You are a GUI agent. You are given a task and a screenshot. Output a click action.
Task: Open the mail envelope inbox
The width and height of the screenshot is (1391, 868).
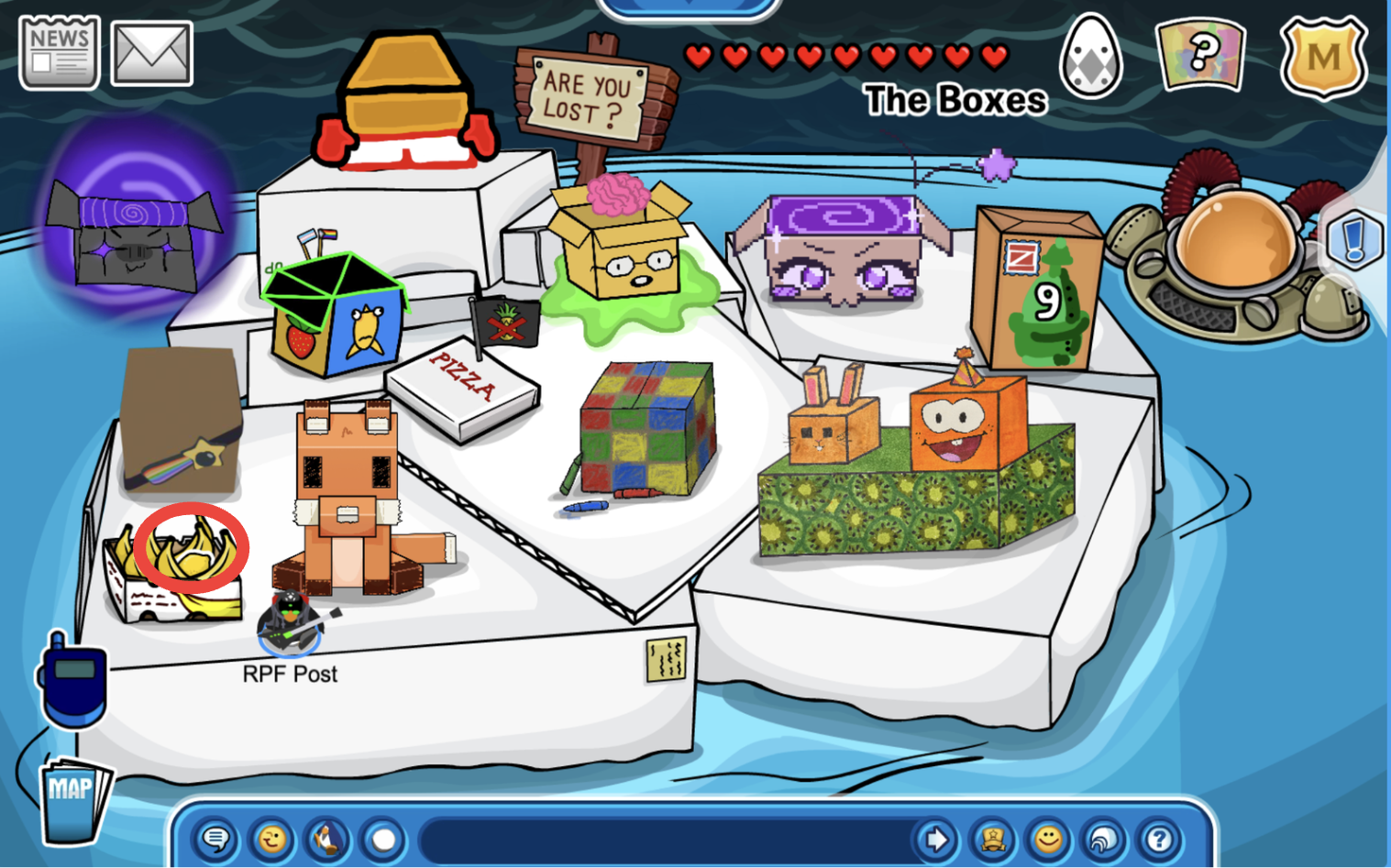[151, 54]
